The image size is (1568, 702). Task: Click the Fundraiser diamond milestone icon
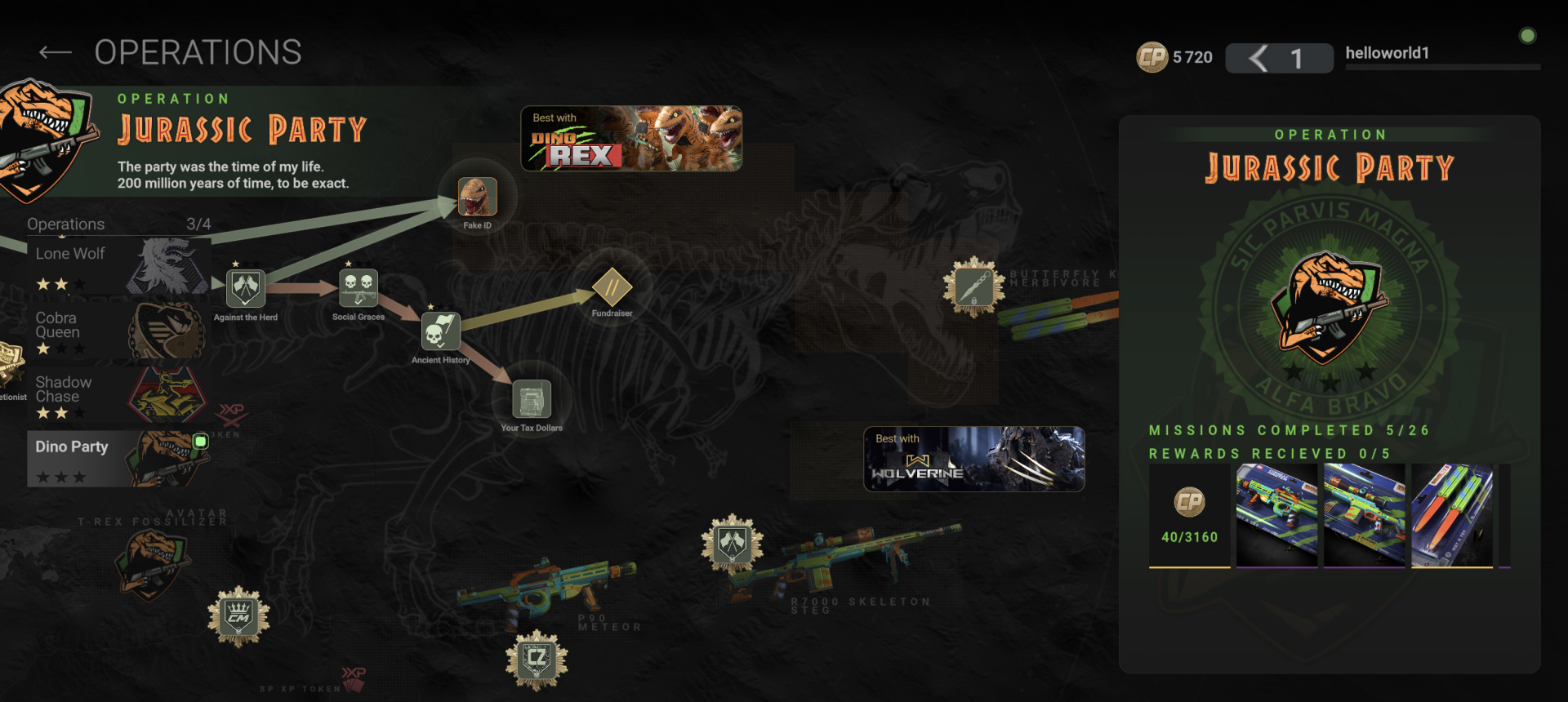(x=612, y=287)
